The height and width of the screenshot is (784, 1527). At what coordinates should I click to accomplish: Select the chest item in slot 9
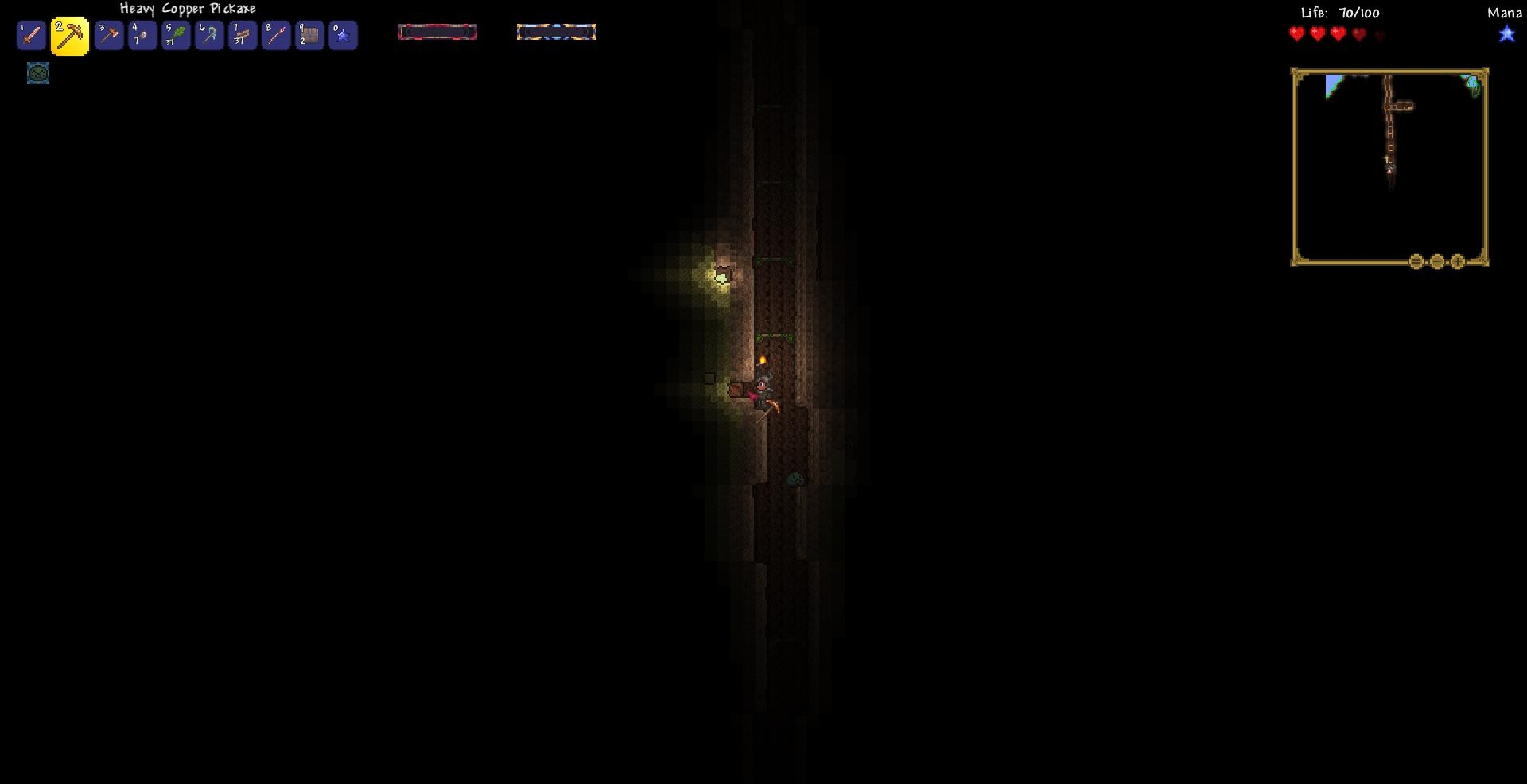point(309,36)
